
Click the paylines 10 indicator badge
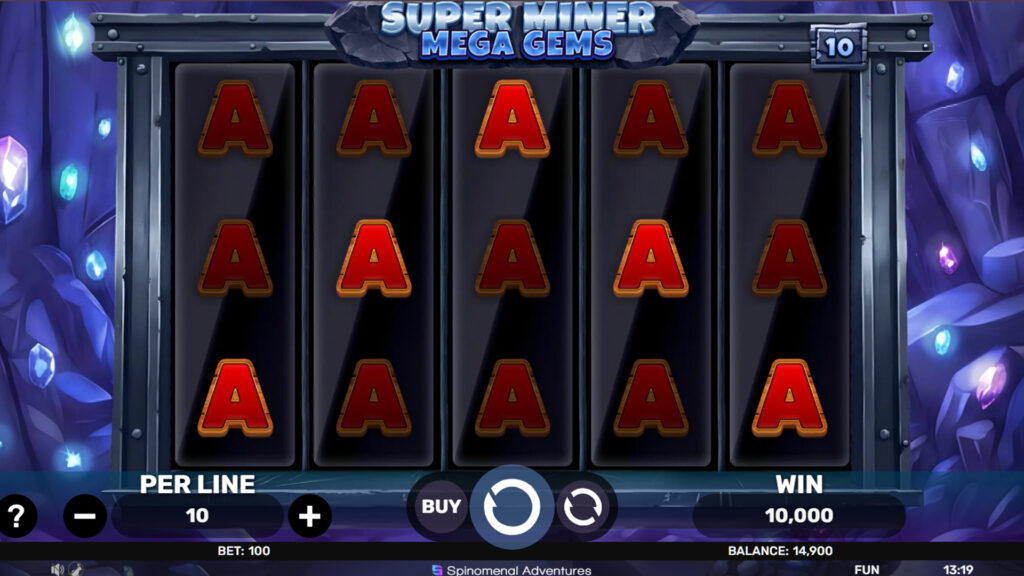click(838, 48)
